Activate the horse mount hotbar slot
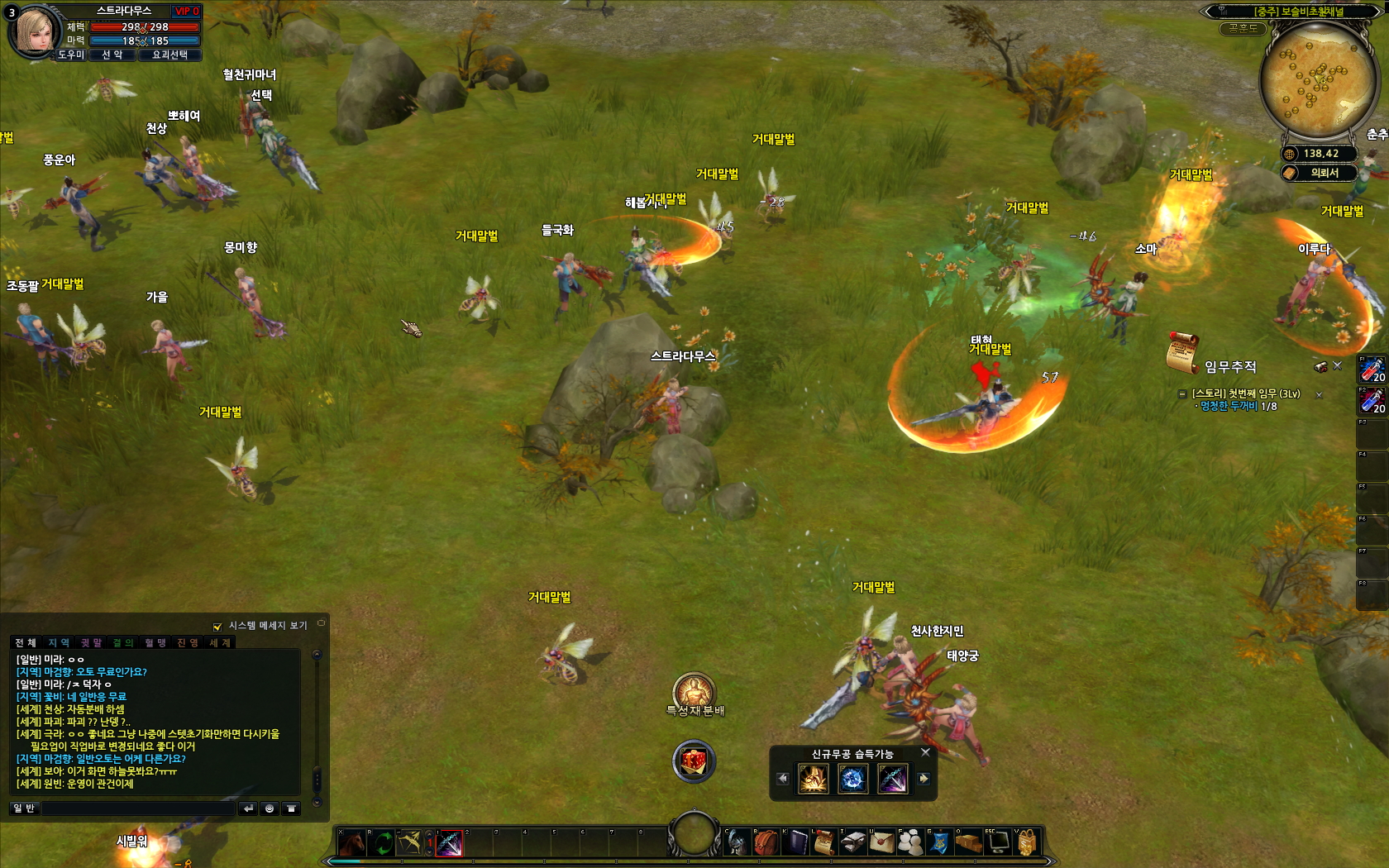 point(351,843)
